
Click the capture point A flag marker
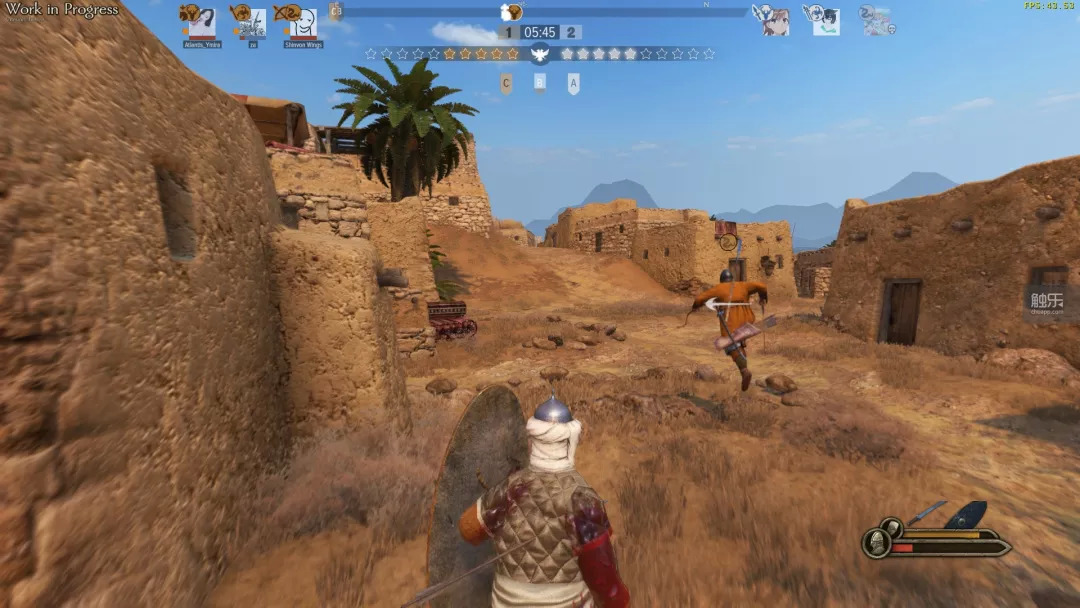(x=573, y=84)
